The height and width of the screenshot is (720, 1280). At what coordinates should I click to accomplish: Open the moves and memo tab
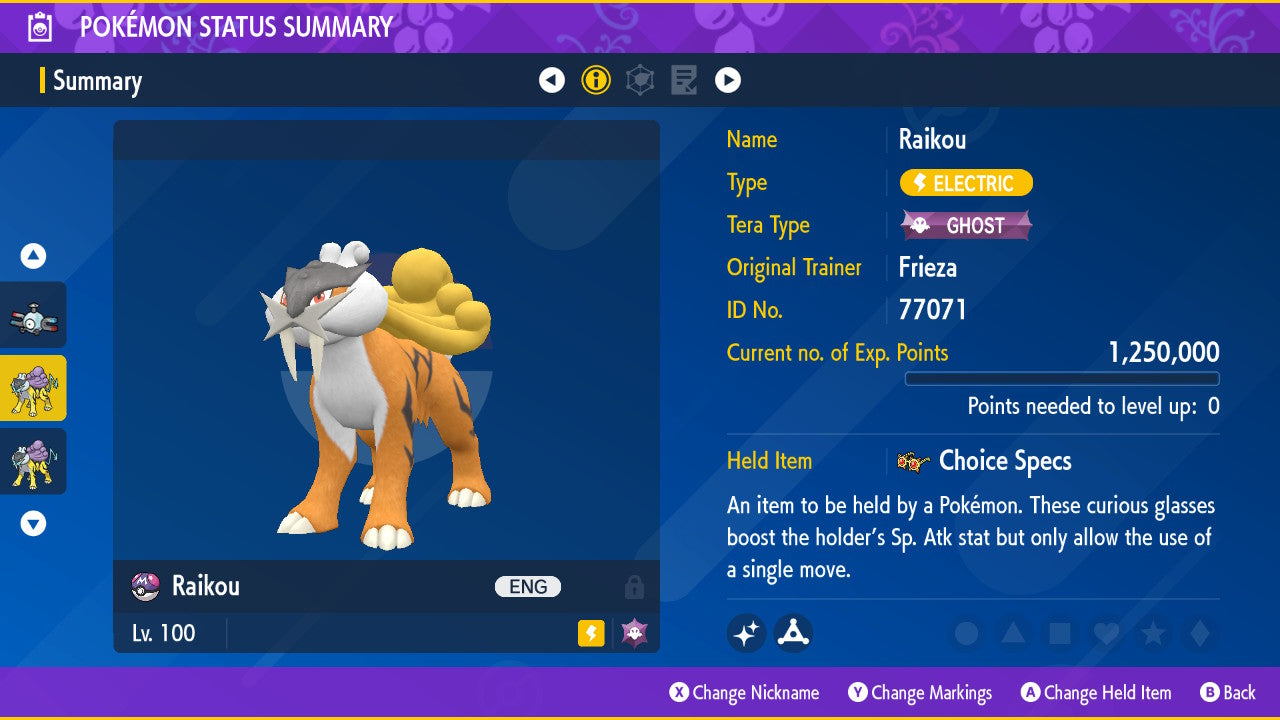point(684,80)
